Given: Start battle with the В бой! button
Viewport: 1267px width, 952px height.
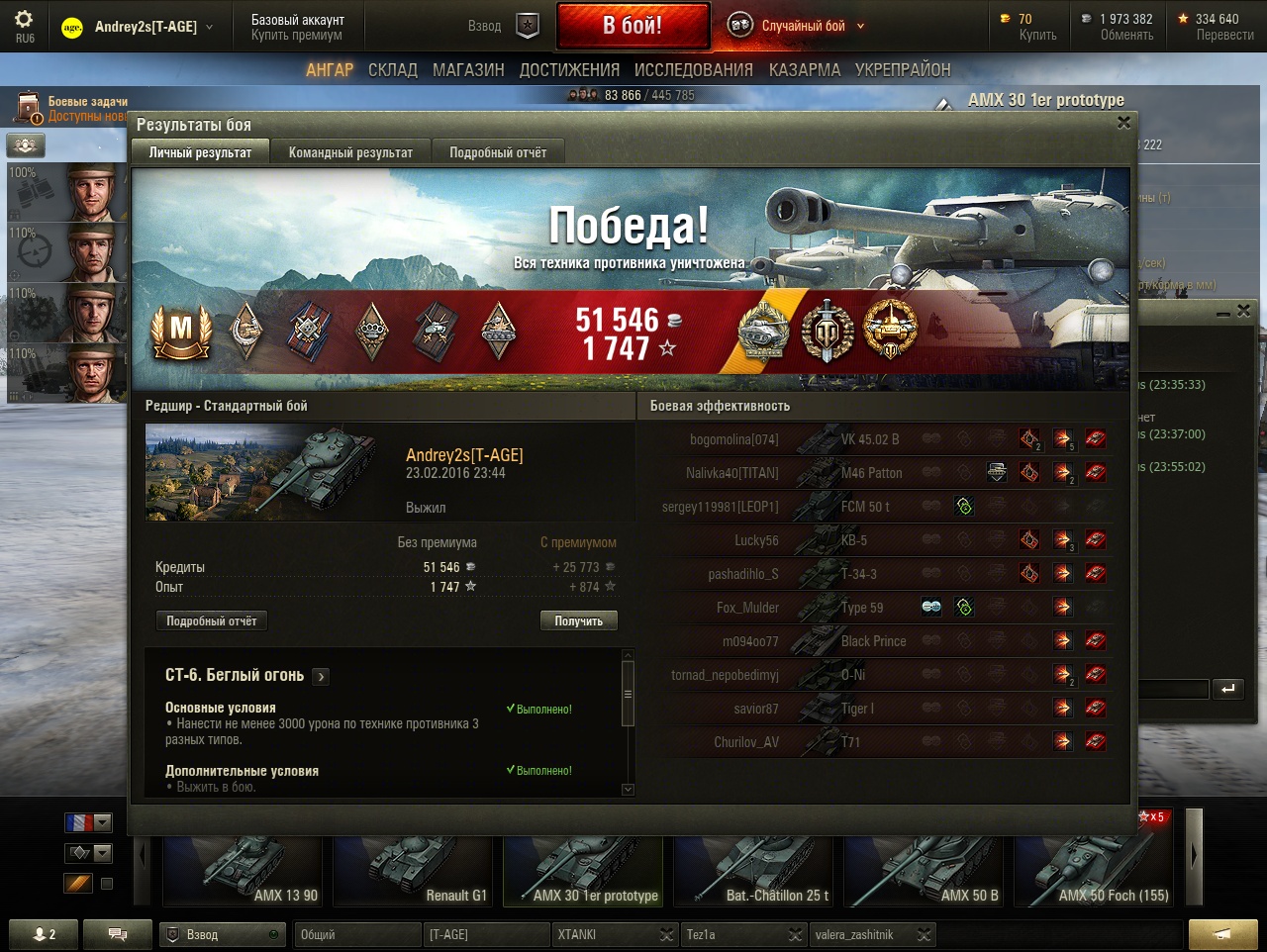Looking at the screenshot, I should tap(633, 26).
